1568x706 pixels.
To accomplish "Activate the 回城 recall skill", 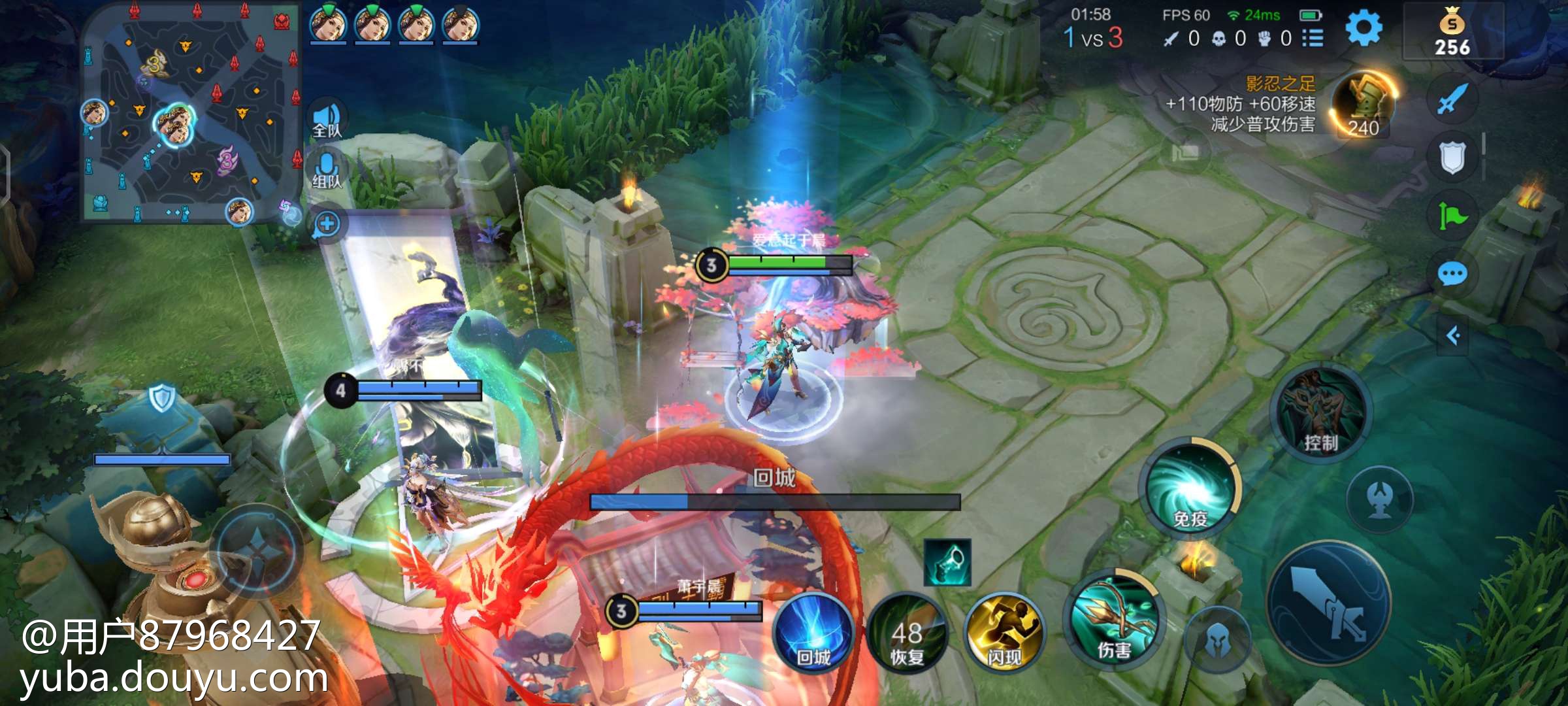I will [x=813, y=634].
